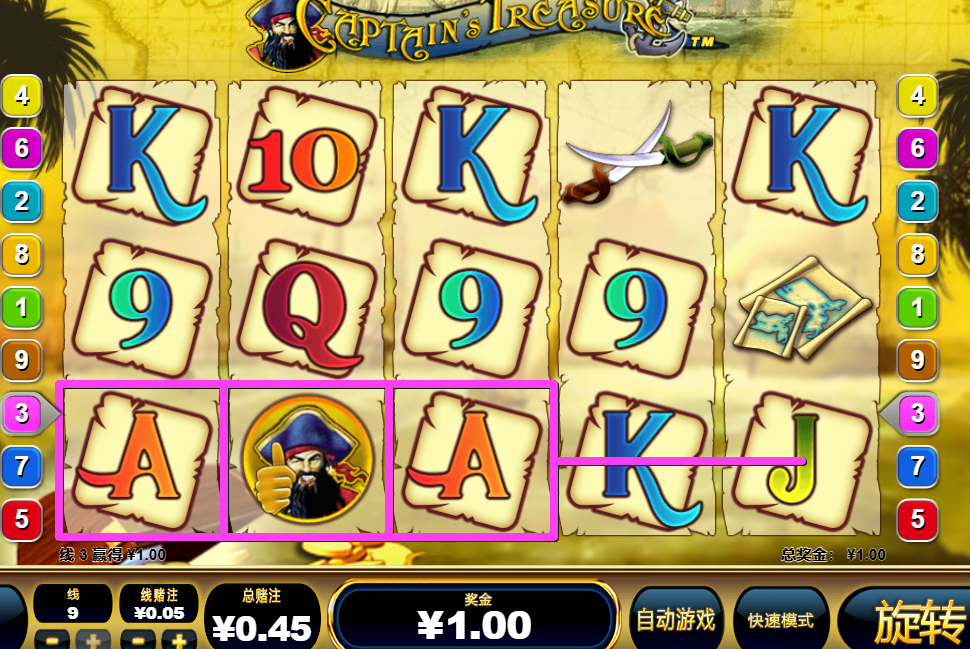
Task: Start auto play with 自动游戏
Action: pyautogui.click(x=676, y=620)
